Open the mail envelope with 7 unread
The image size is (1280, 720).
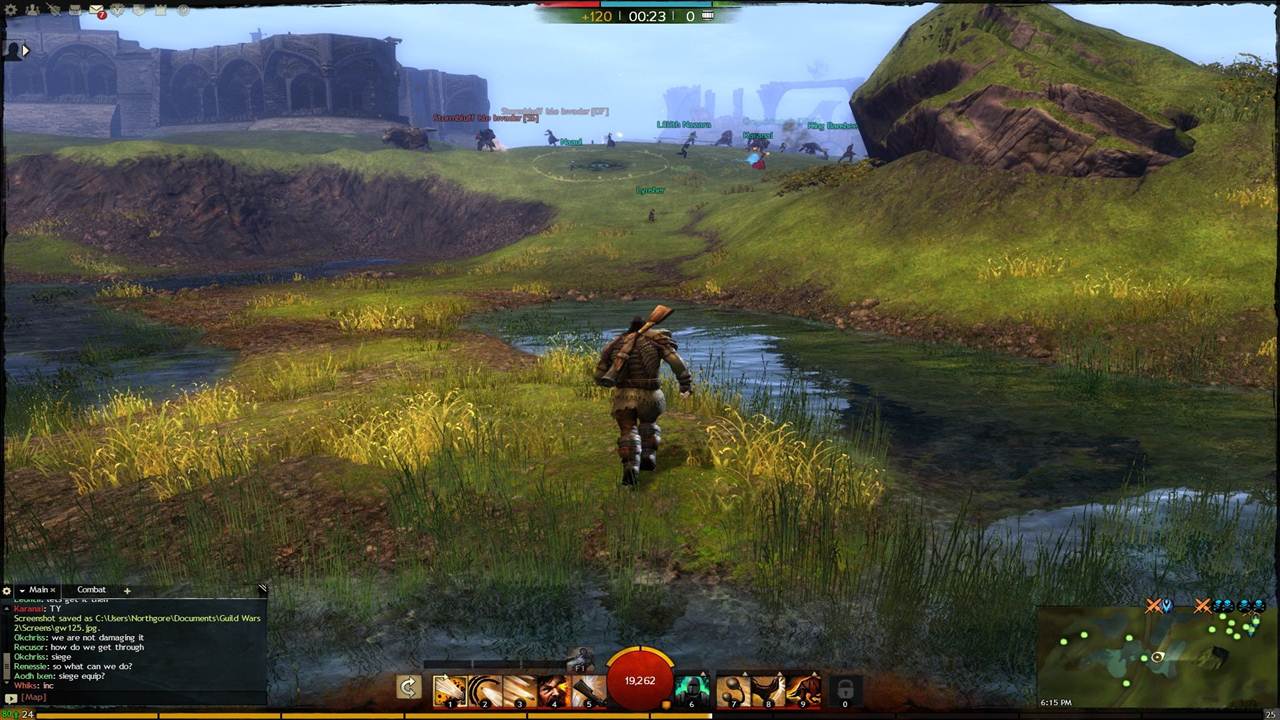(97, 11)
